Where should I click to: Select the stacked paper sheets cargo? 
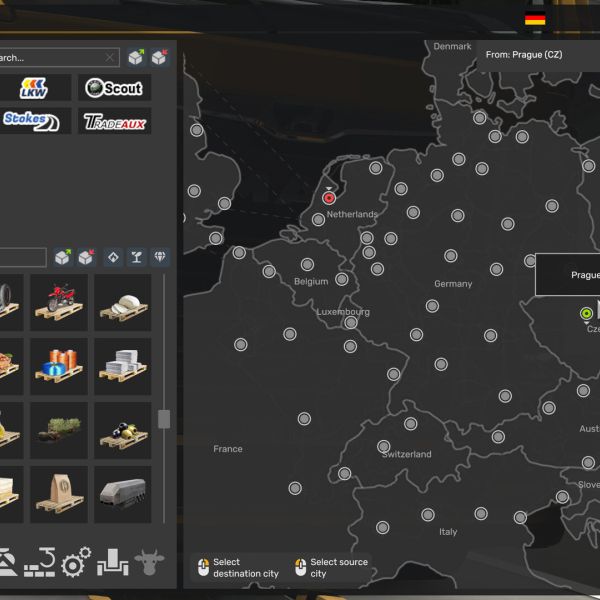click(122, 366)
